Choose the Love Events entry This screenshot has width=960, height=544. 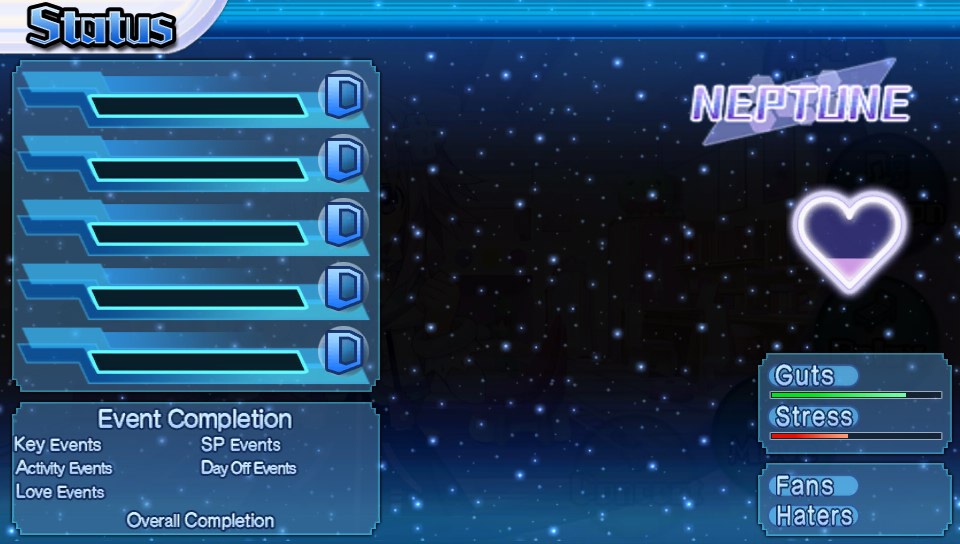tap(60, 492)
